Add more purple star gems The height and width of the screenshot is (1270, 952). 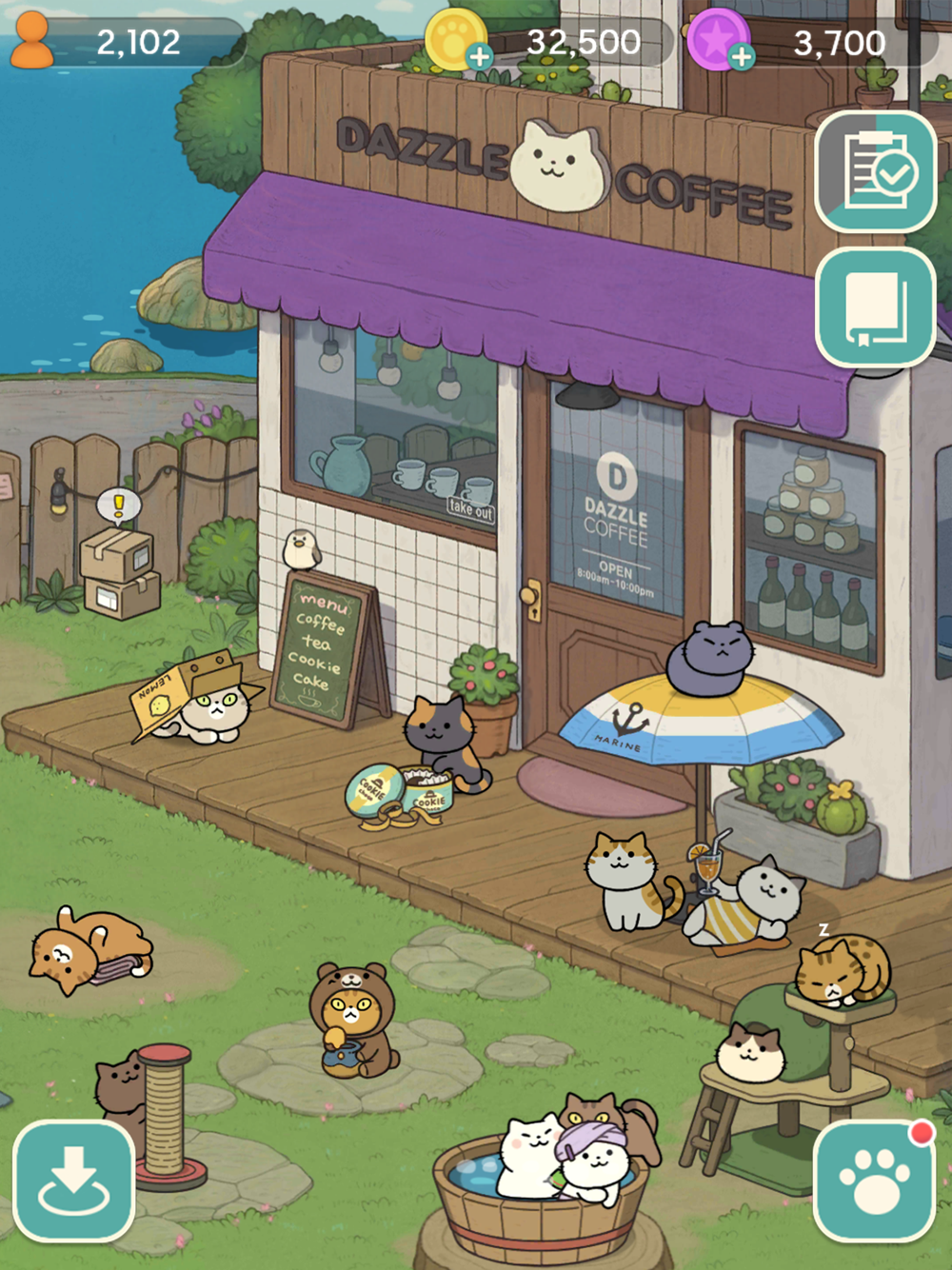[x=741, y=57]
